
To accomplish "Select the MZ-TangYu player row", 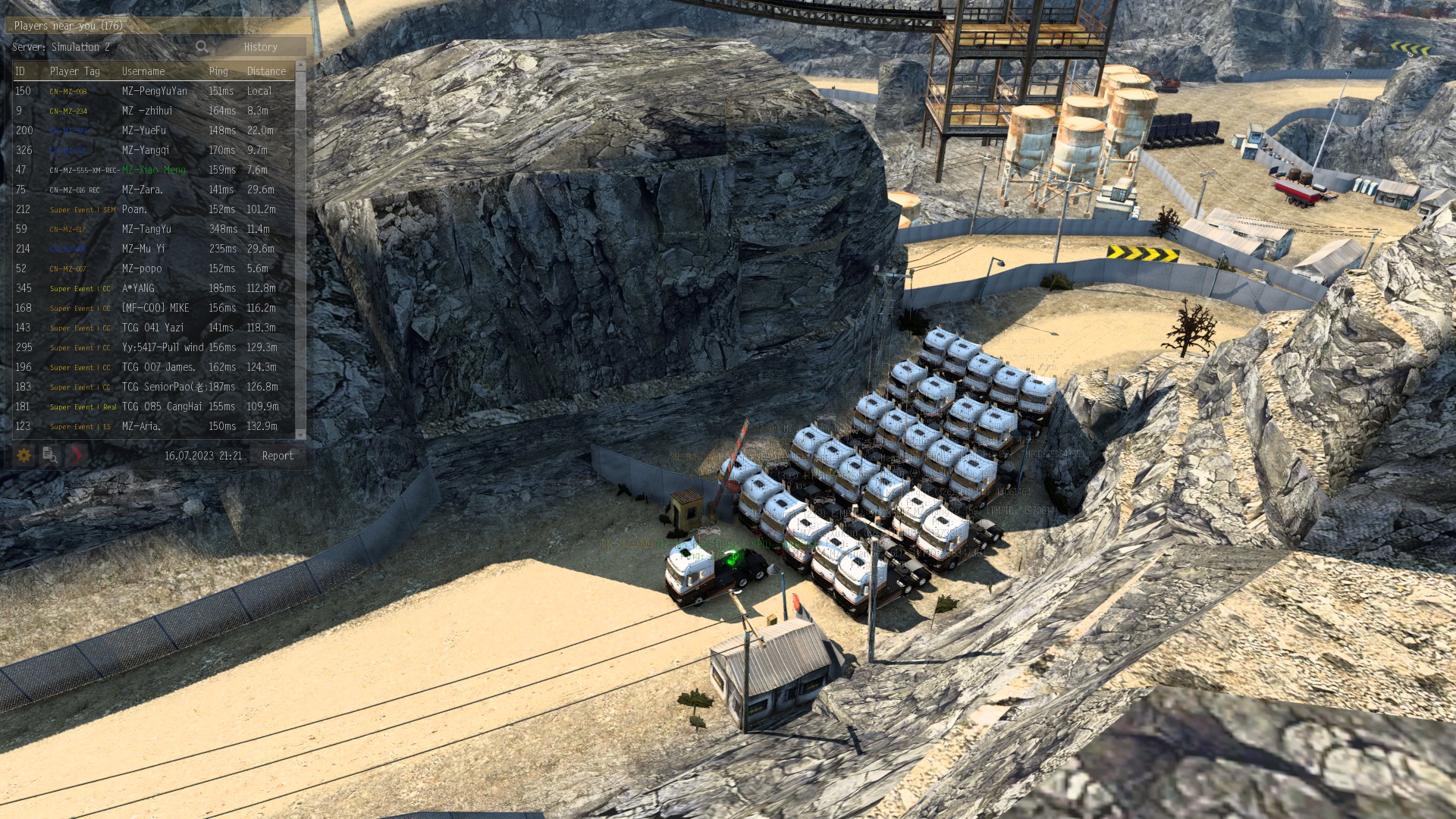I will 146,229.
